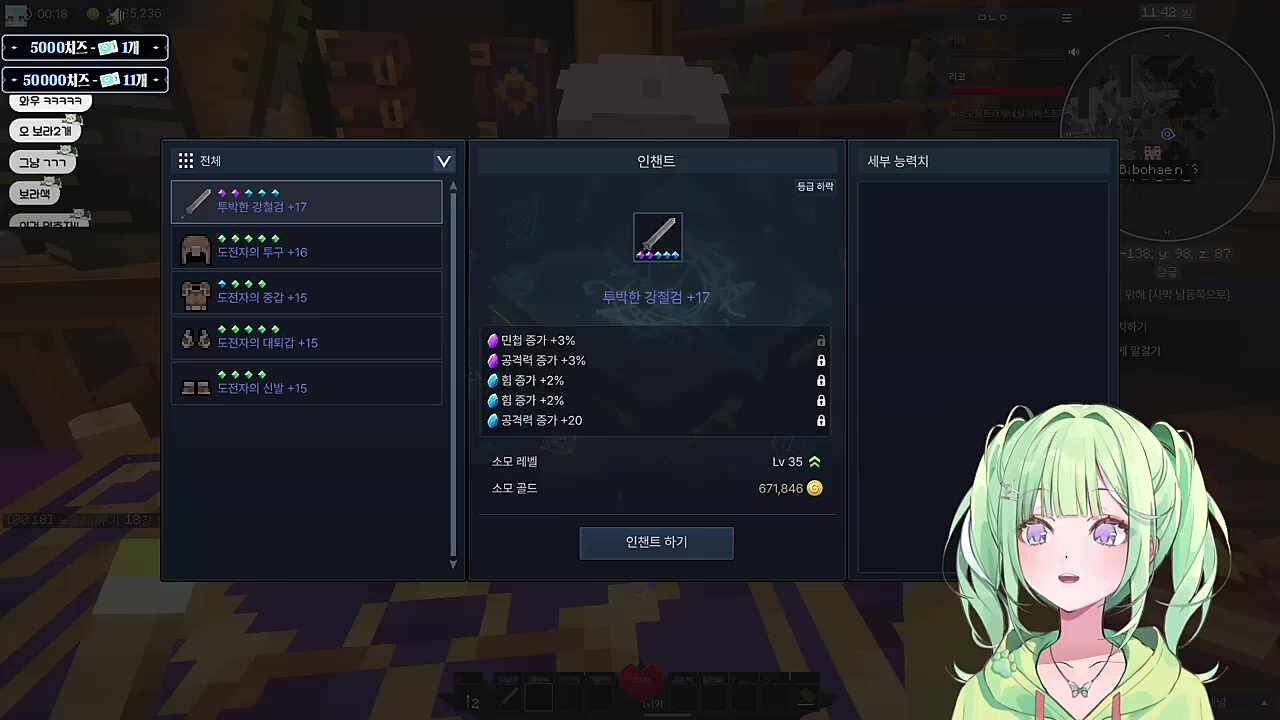Viewport: 1280px width, 720px height.
Task: Select the helmet icon for 도전자의 투구
Action: (196, 249)
